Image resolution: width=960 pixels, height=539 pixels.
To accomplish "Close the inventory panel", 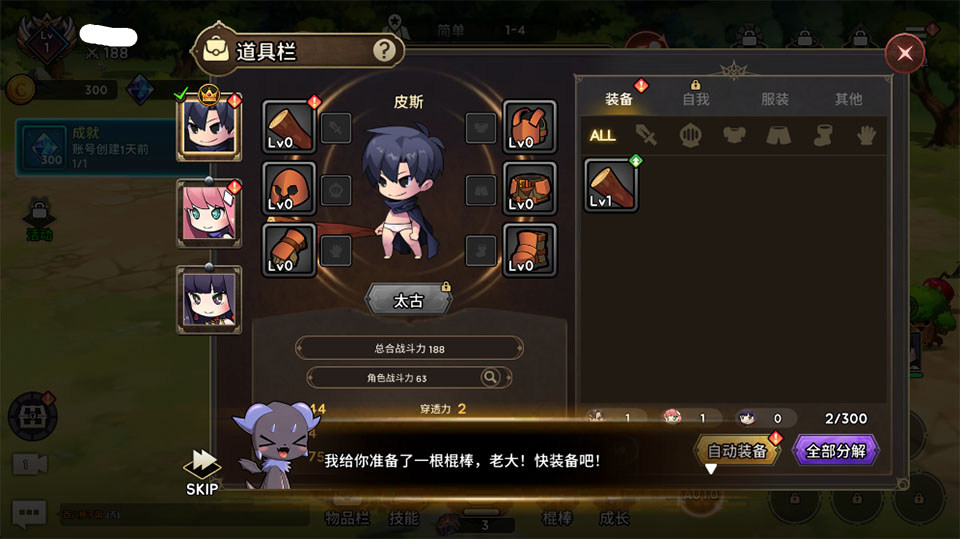I will point(905,53).
